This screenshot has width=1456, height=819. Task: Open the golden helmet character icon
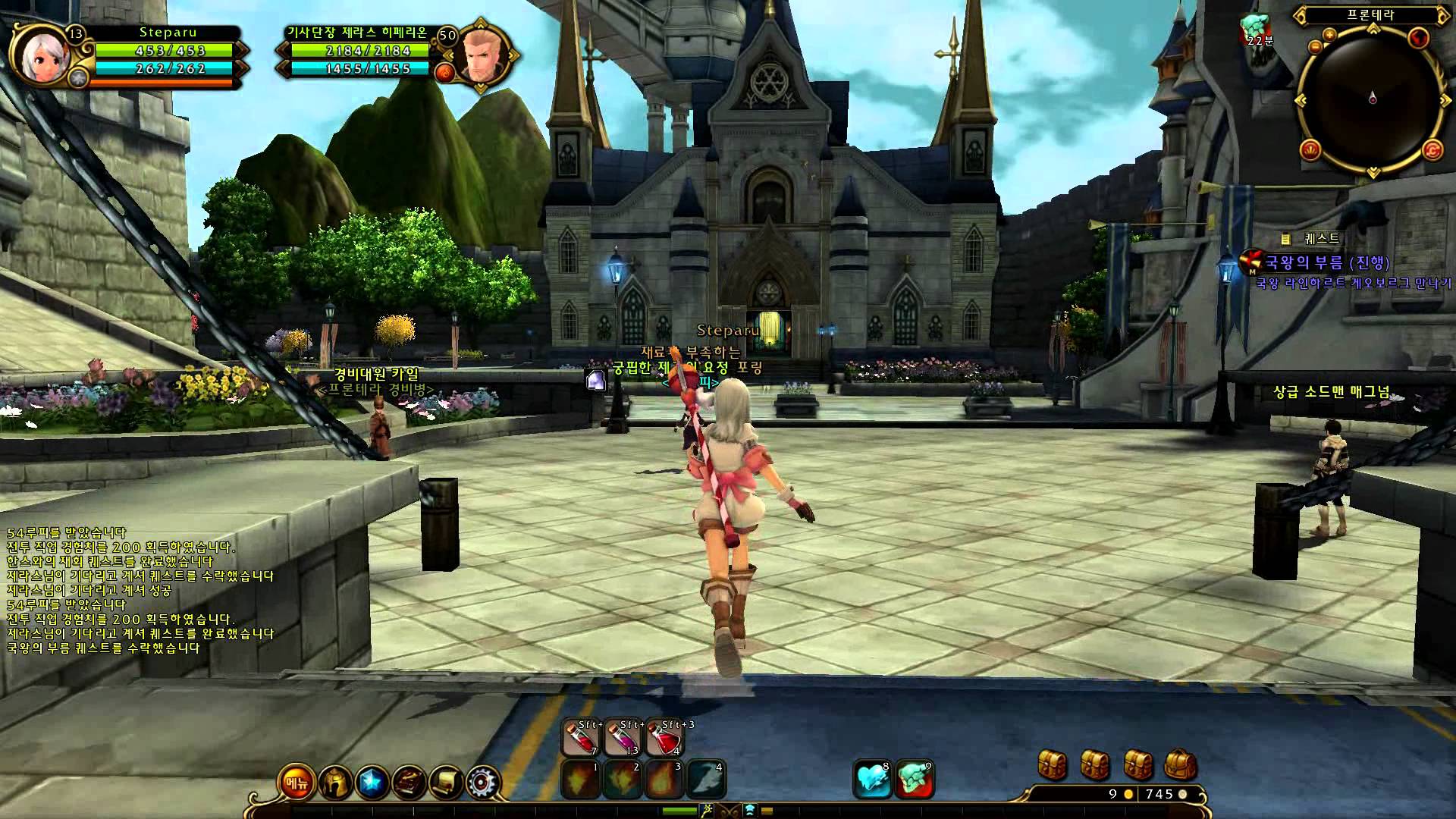click(334, 783)
